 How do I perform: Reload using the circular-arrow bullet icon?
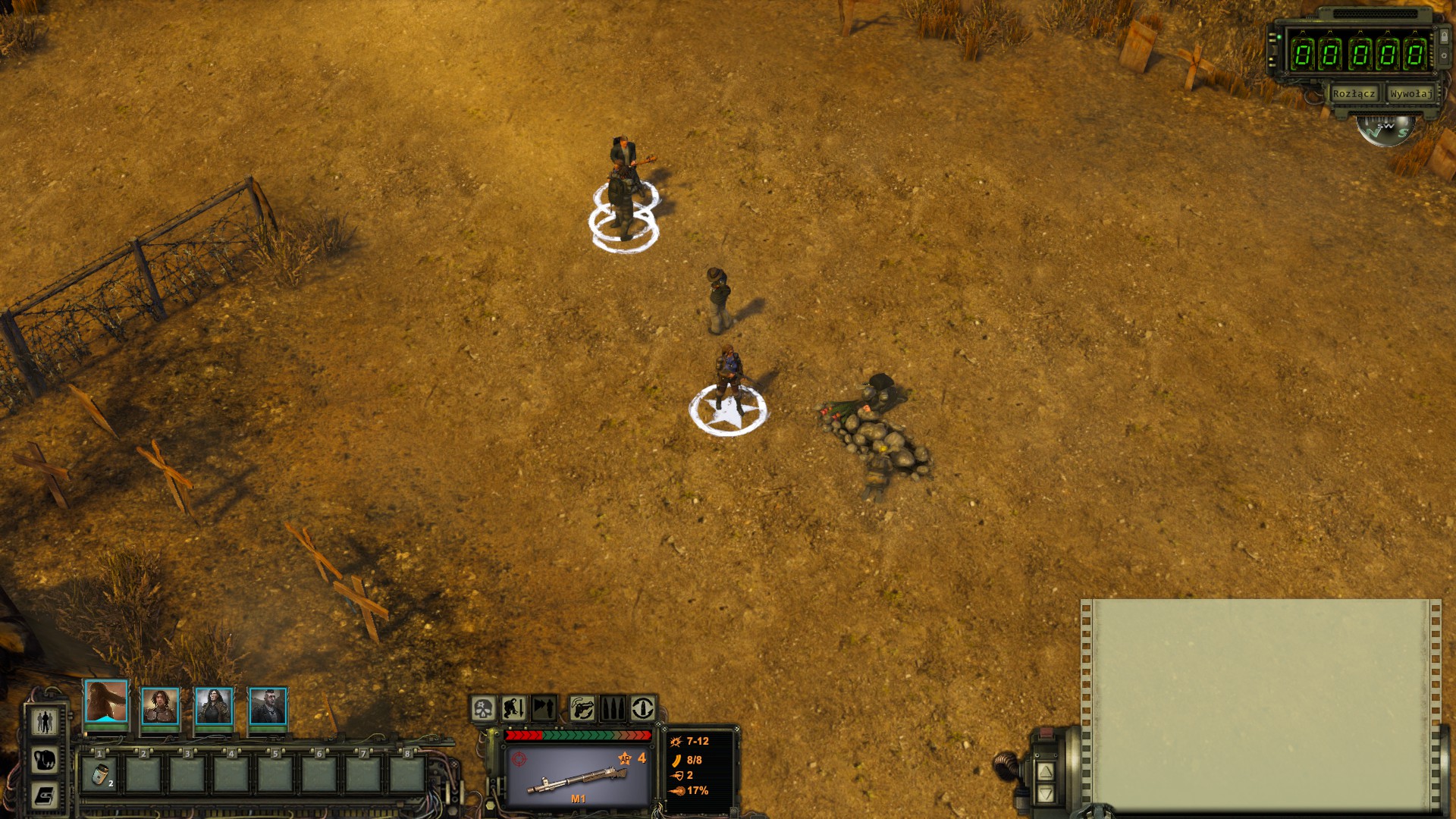click(x=642, y=709)
